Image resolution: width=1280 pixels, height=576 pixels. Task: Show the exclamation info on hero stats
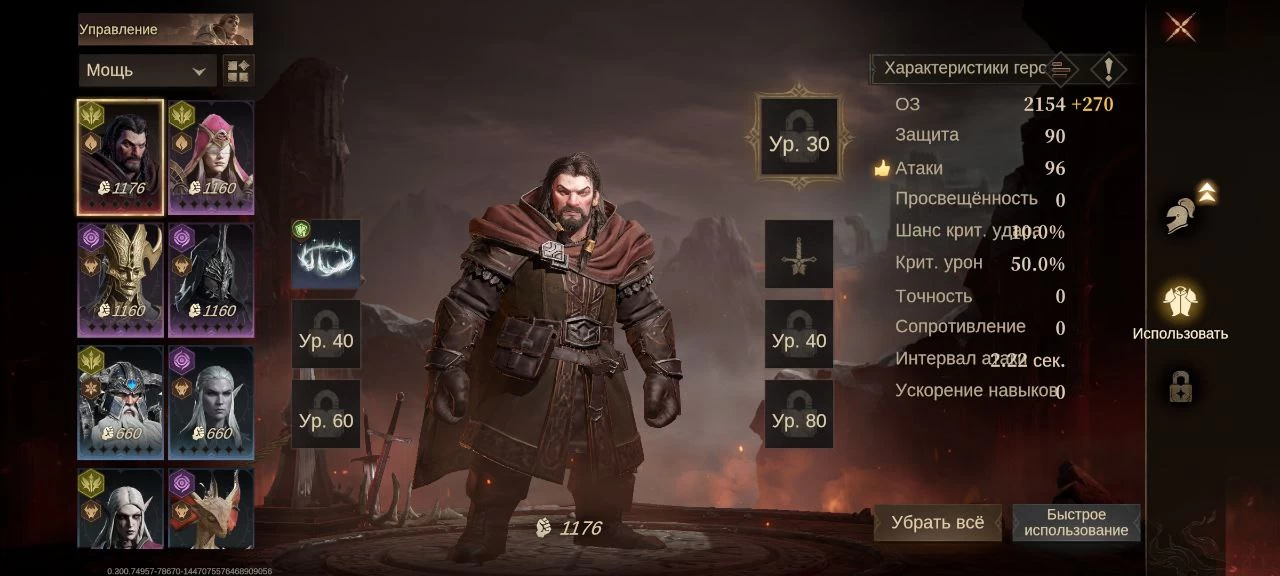(x=1108, y=69)
